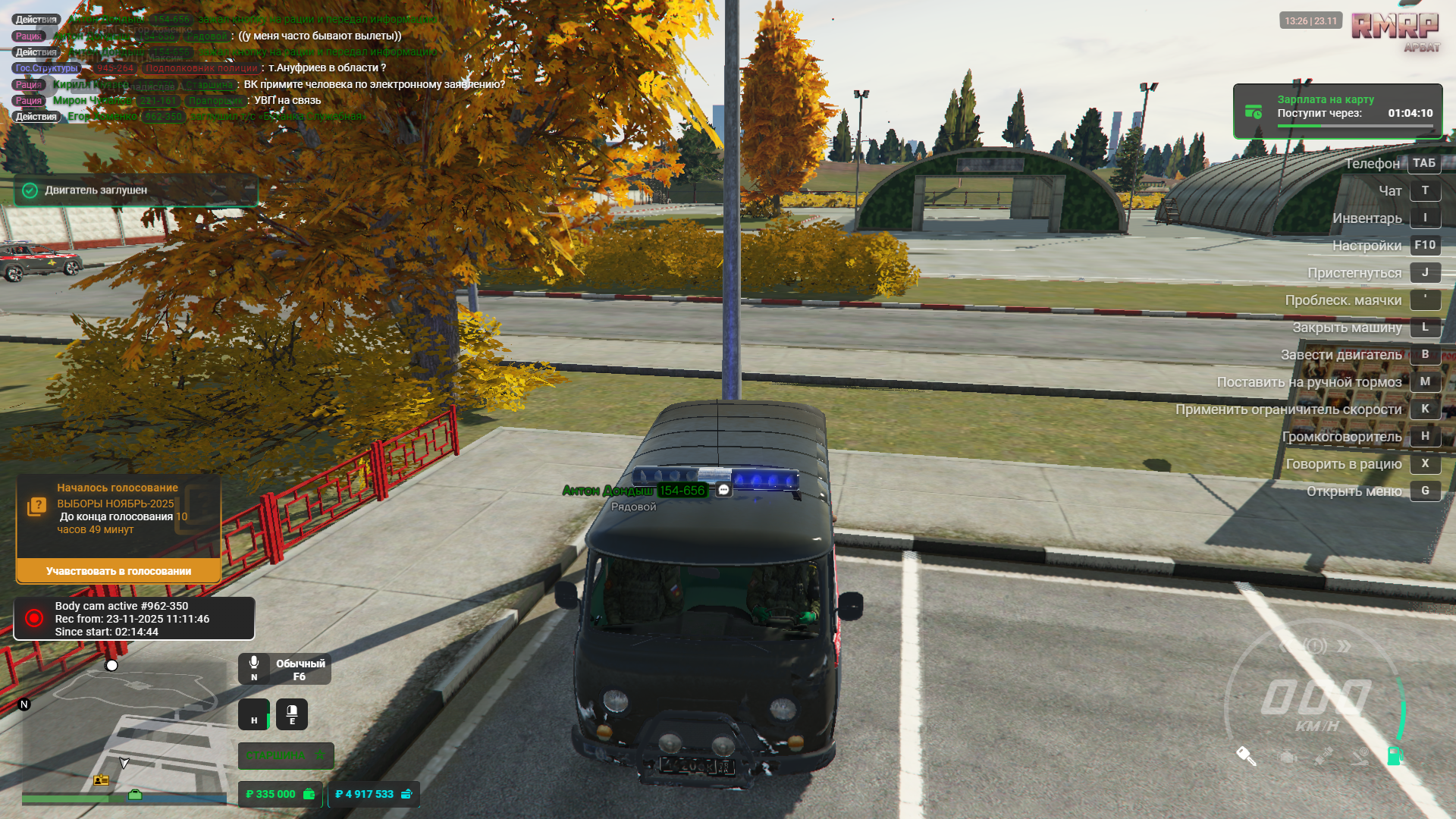Click the green wallet icon next to ₽335 000
The width and height of the screenshot is (1456, 819).
pos(309,795)
